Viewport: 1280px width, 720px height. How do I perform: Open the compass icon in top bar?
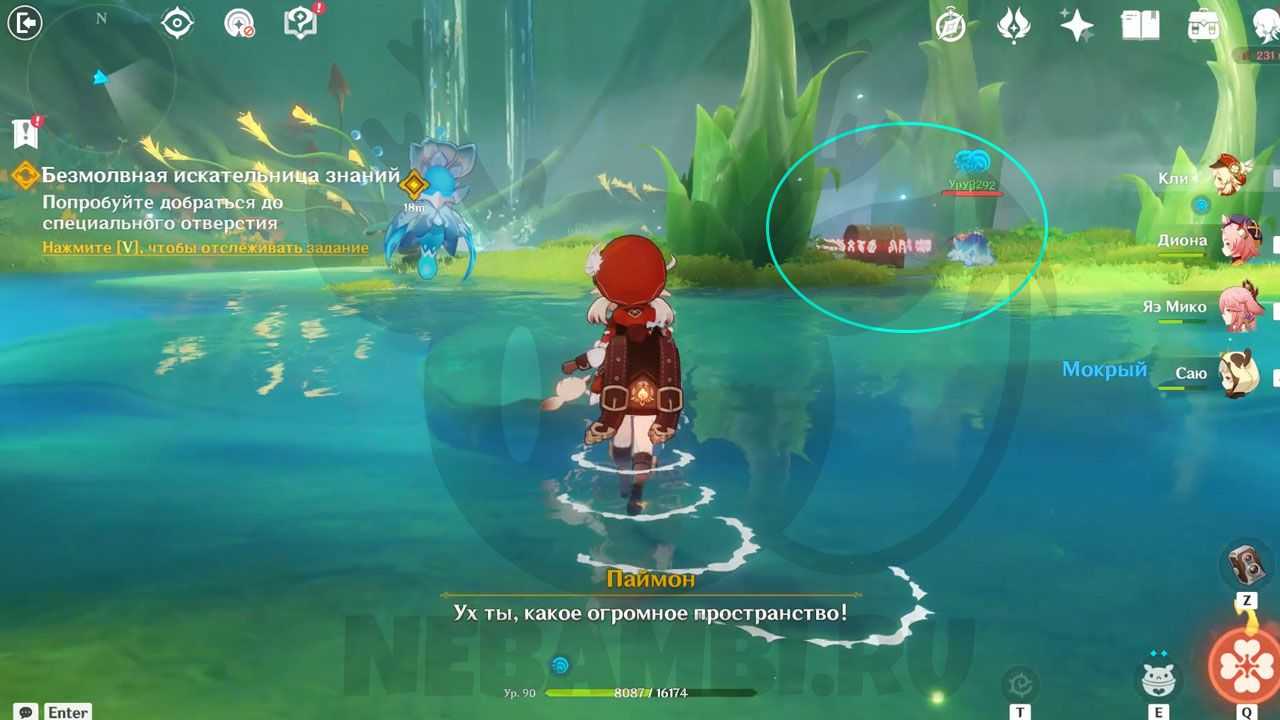[x=950, y=25]
